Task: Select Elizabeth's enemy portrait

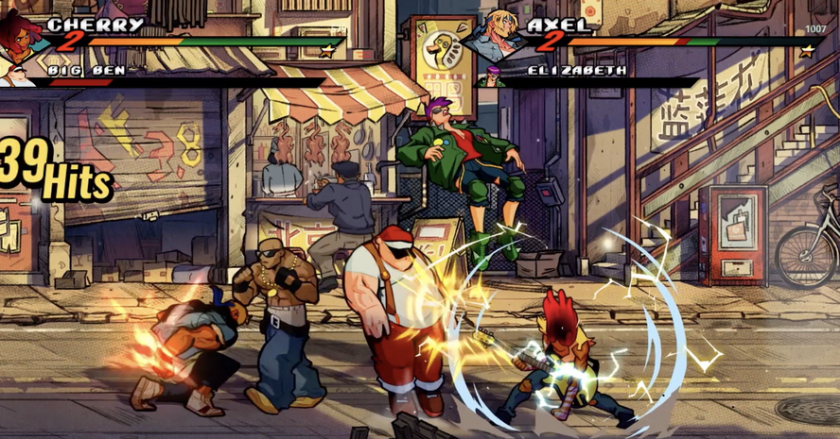Action: [492, 76]
